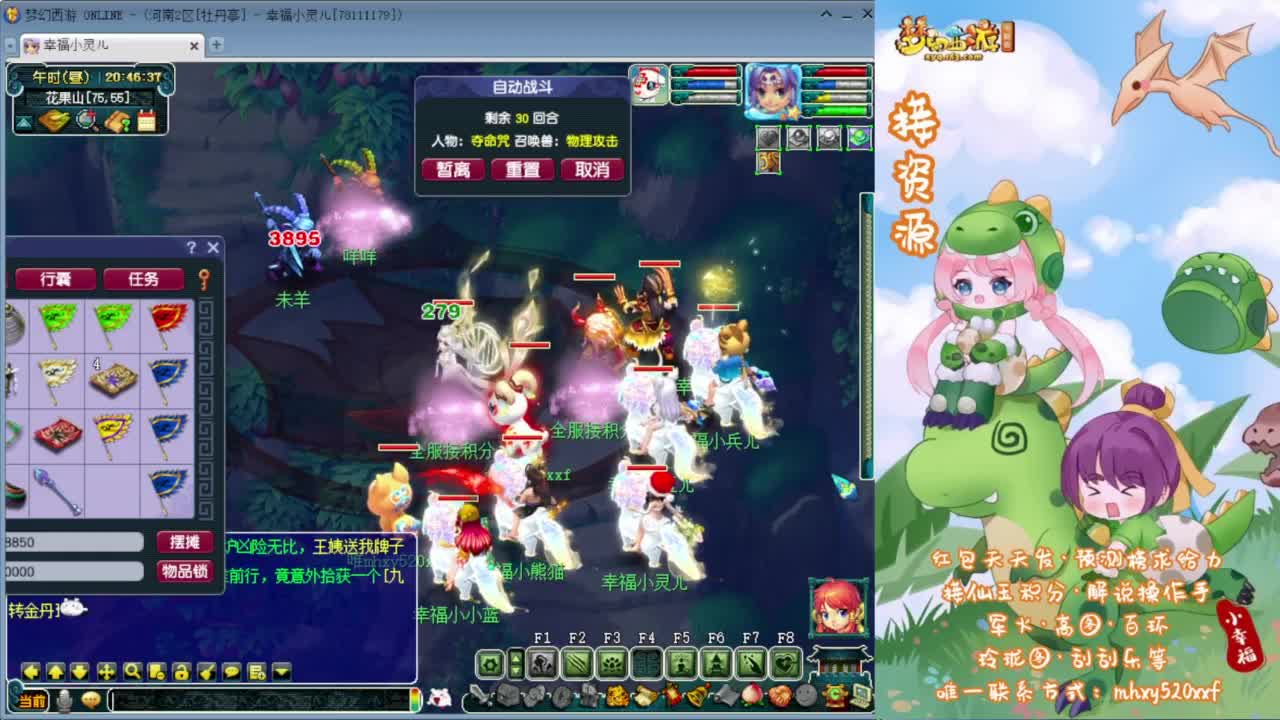Toggle the 物品锁 item lock button
1280x720 pixels.
tap(183, 571)
